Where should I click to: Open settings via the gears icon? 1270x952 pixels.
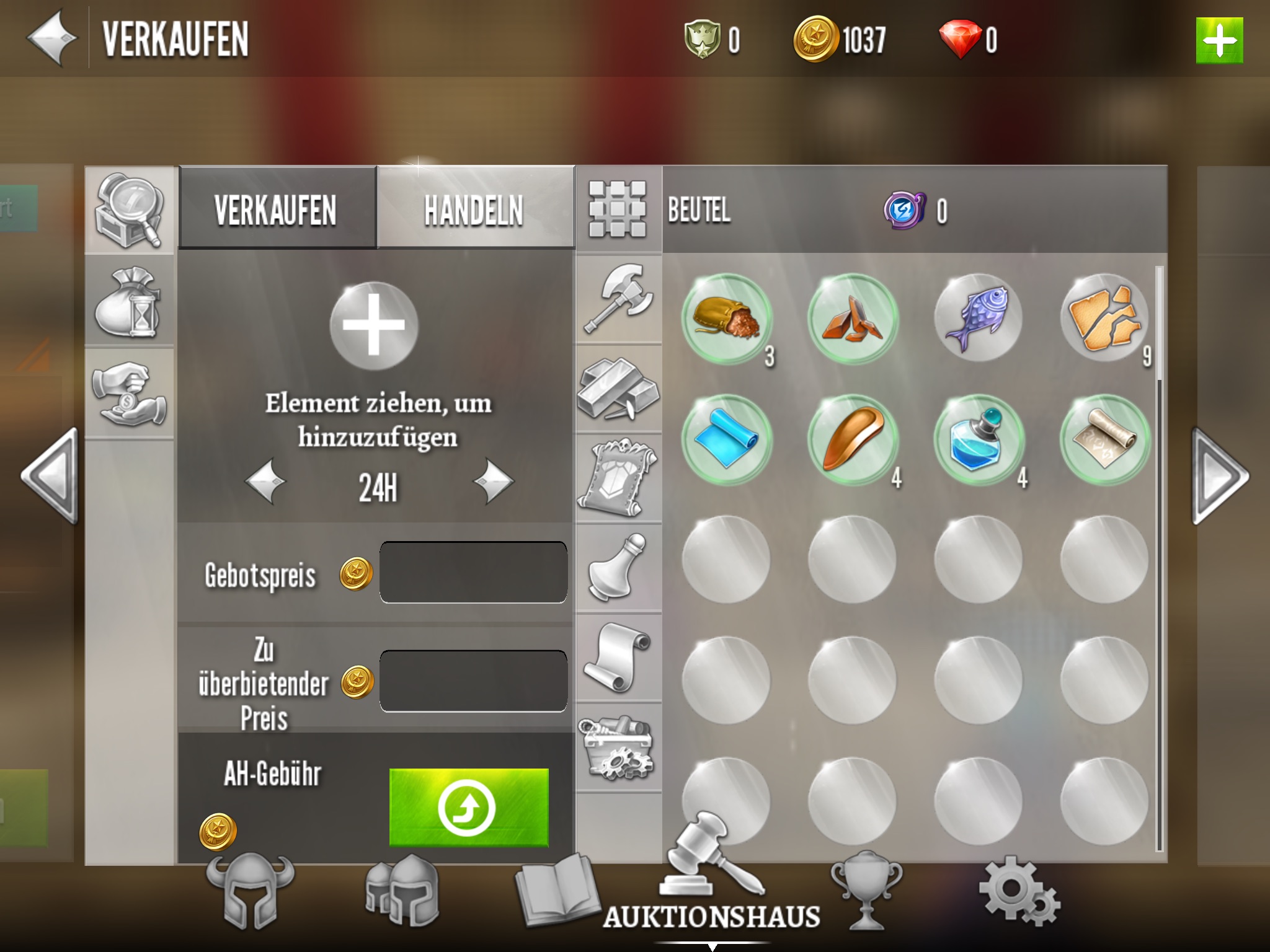coord(1019,892)
